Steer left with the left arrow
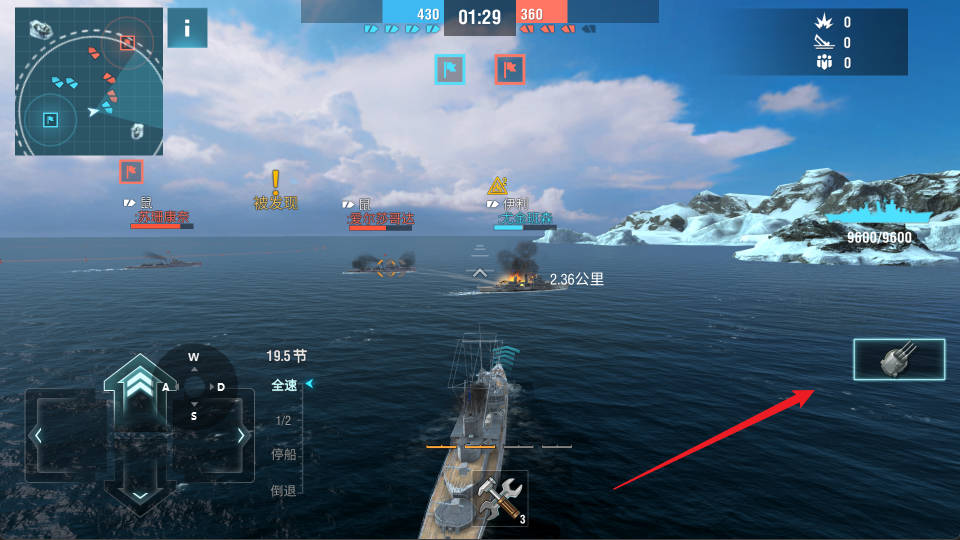This screenshot has height=540, width=960. tap(39, 435)
